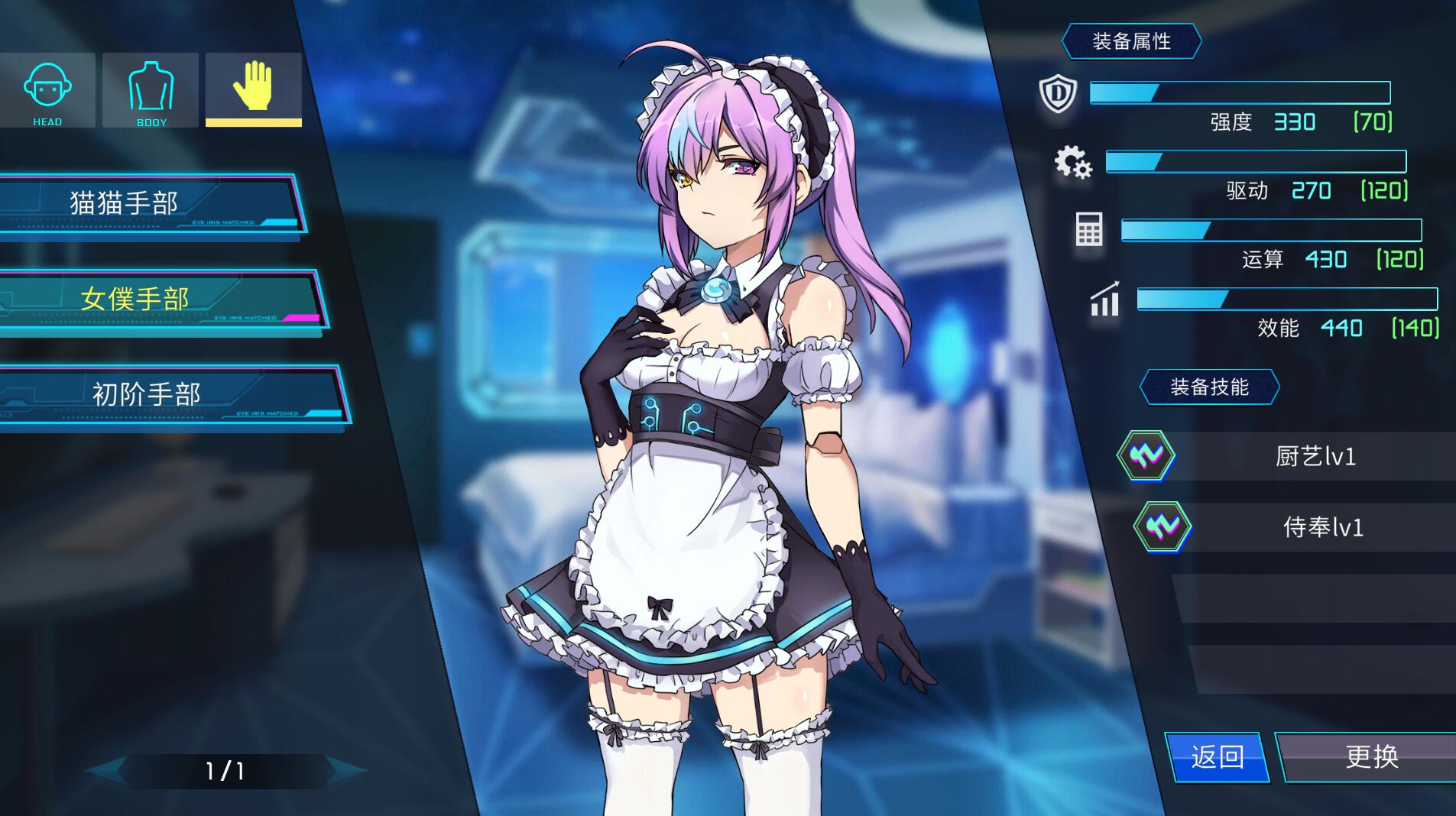The image size is (1456, 816).
Task: Confirm with the 更换 swap button
Action: (x=1371, y=757)
